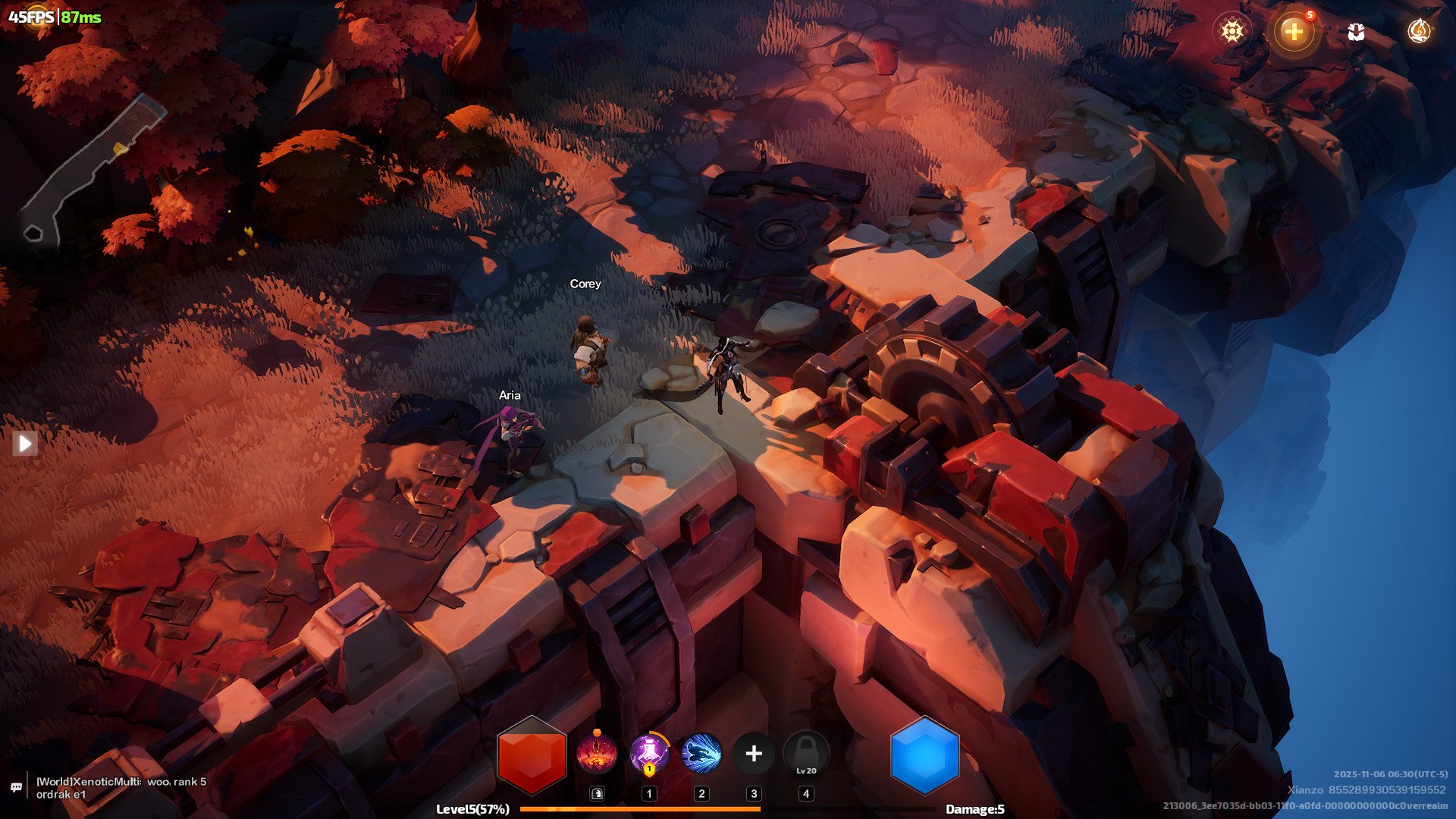Viewport: 1456px width, 819px height.
Task: Open the white armor icon with down arrow
Action: click(1356, 31)
